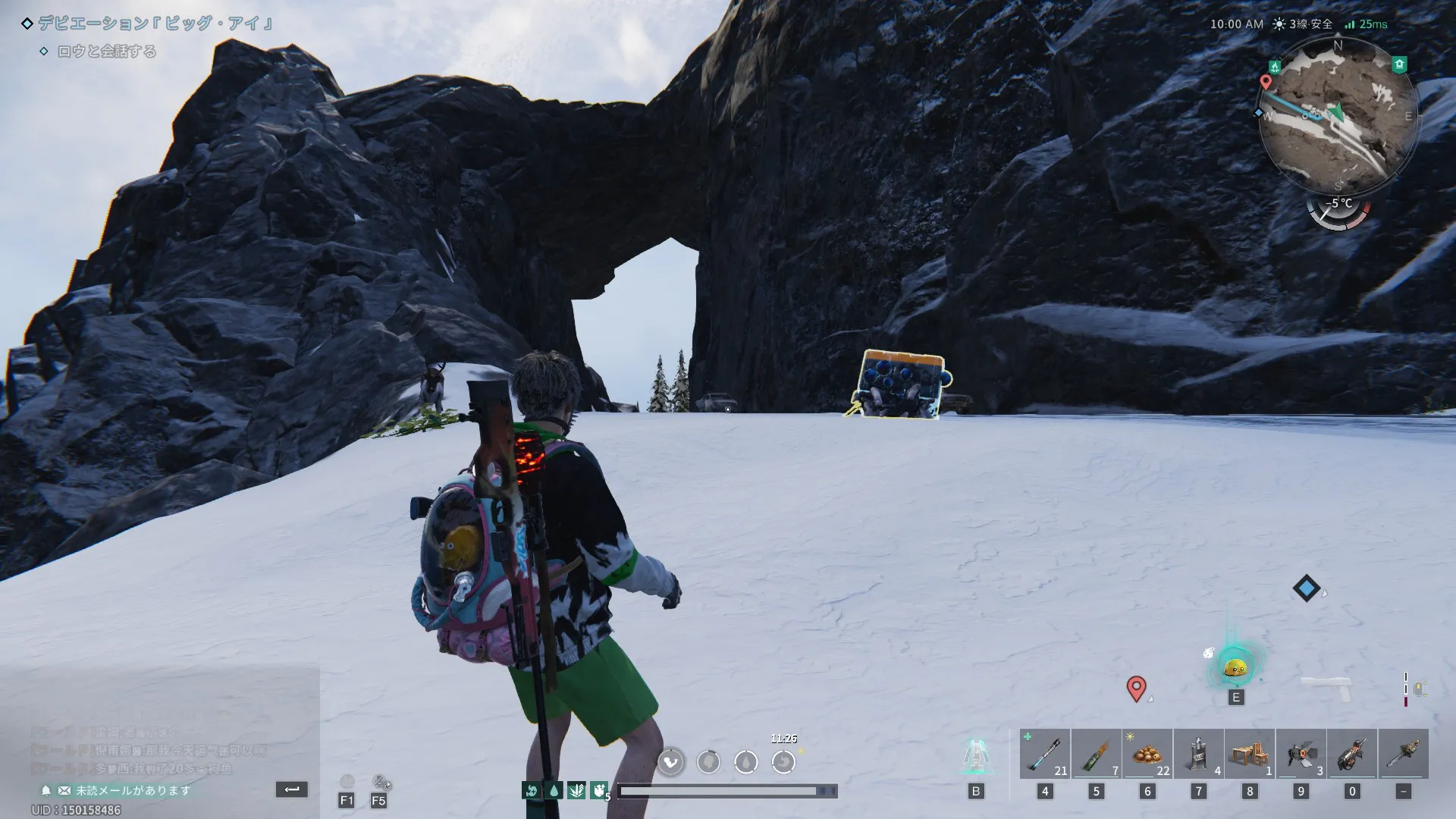
Task: Open the circular minimap
Action: point(1338,115)
